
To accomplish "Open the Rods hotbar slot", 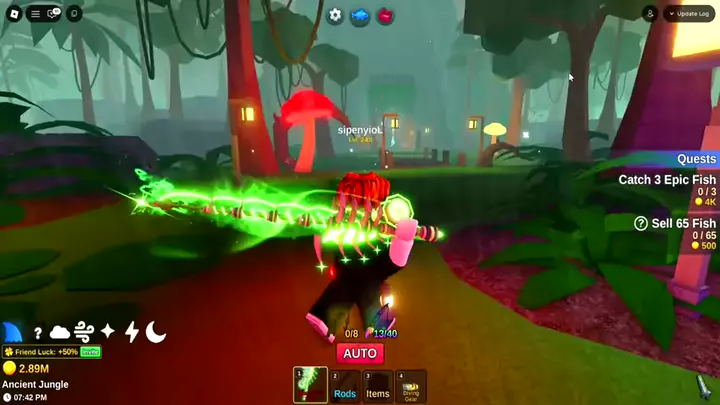I will (x=345, y=386).
